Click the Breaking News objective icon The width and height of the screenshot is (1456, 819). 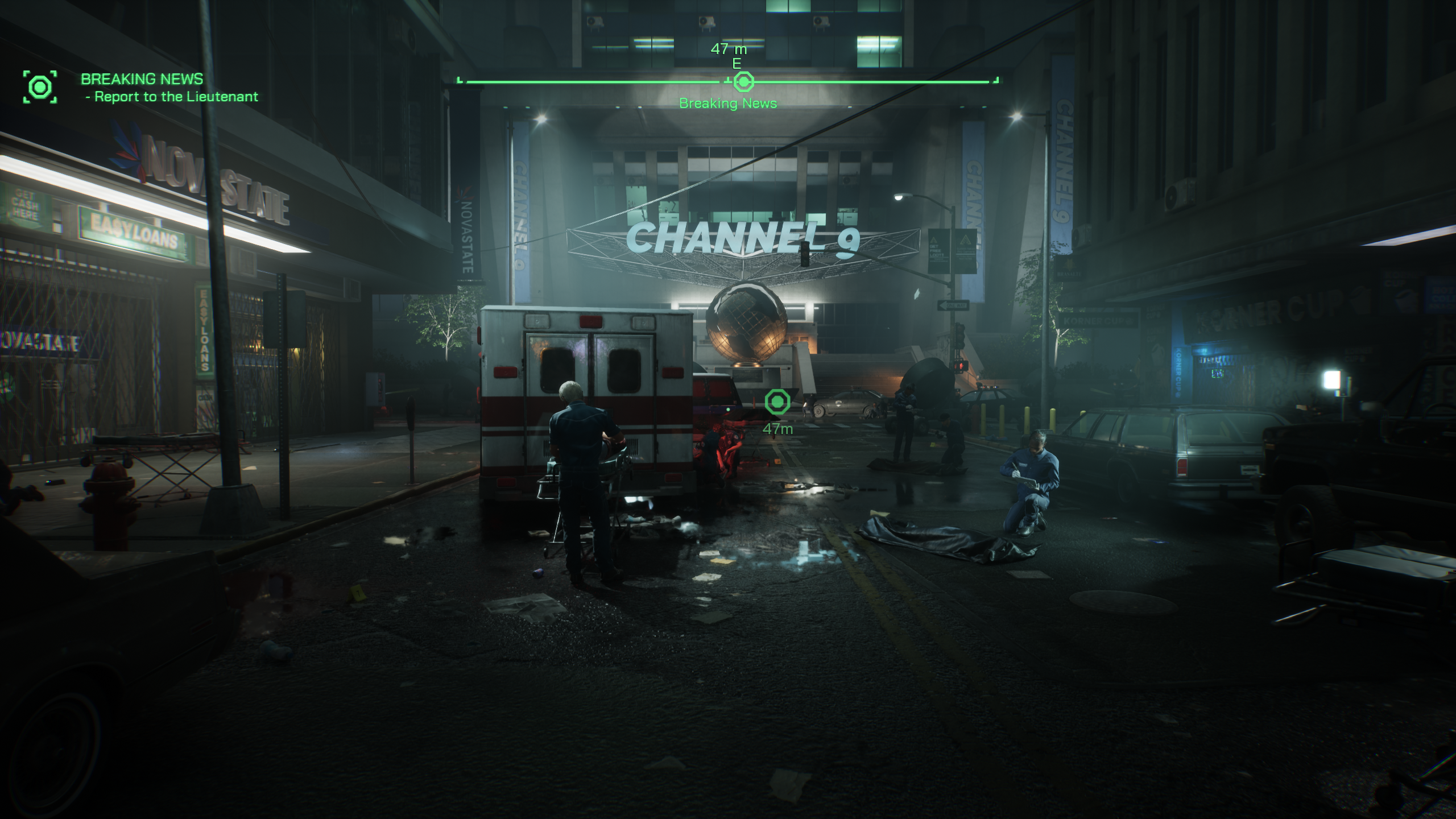click(40, 86)
